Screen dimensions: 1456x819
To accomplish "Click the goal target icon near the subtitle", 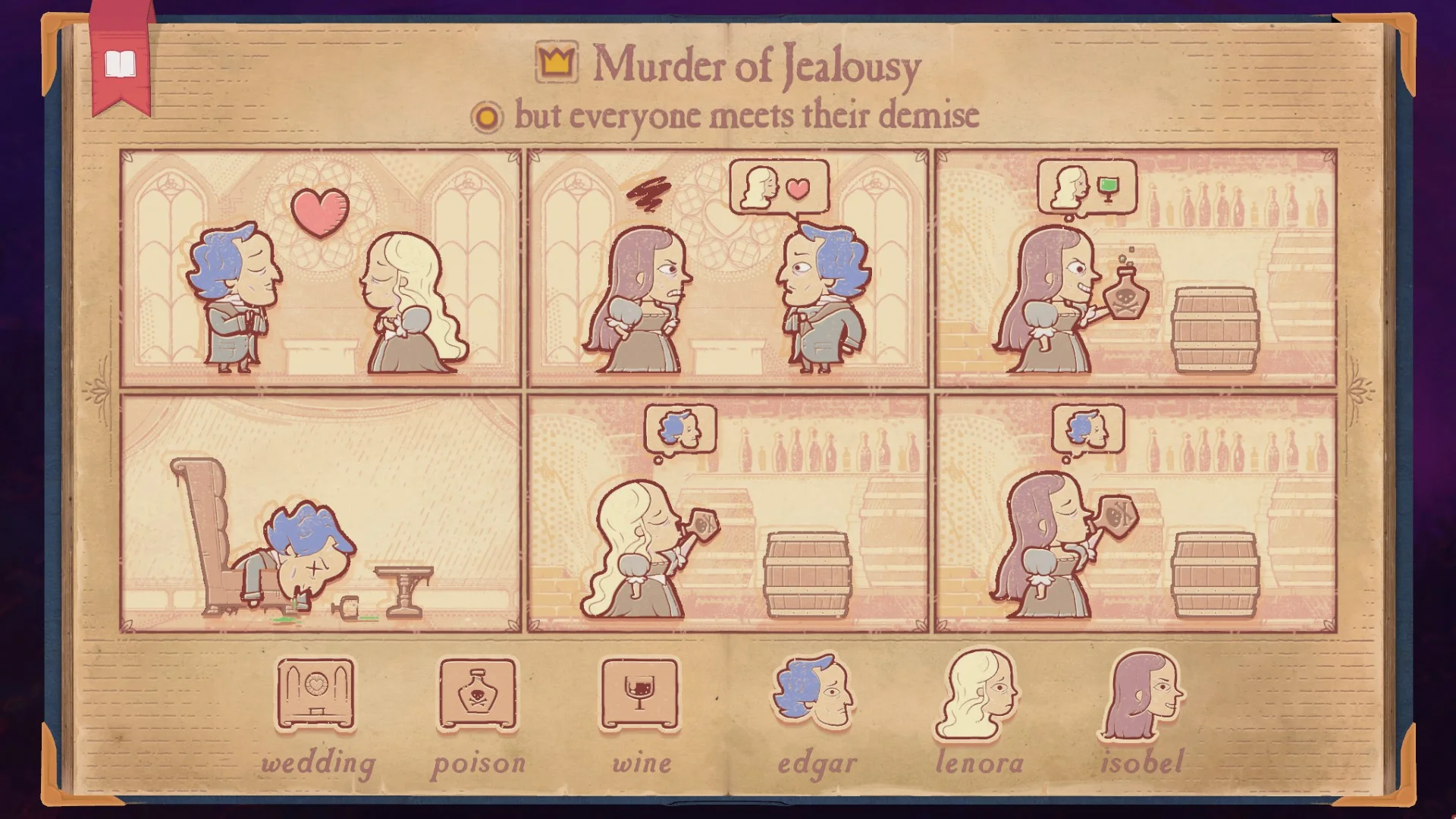I will click(485, 117).
